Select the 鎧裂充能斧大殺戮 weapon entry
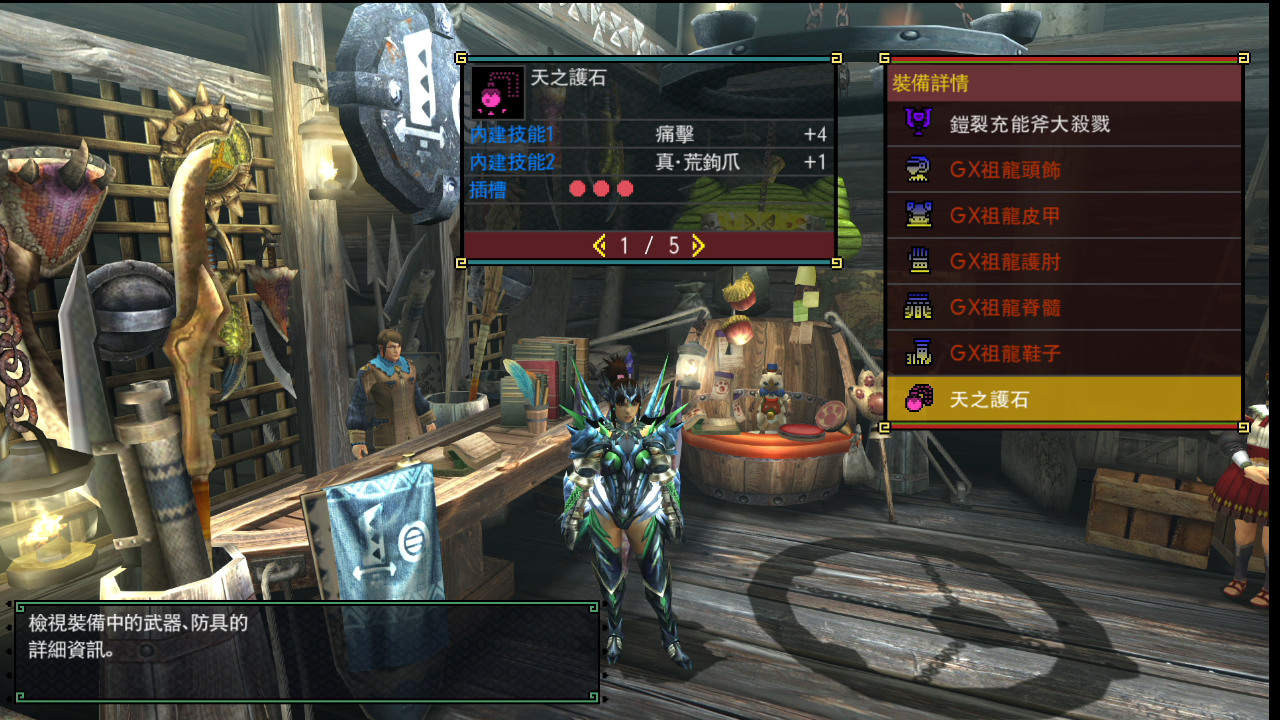1280x720 pixels. [x=1063, y=124]
